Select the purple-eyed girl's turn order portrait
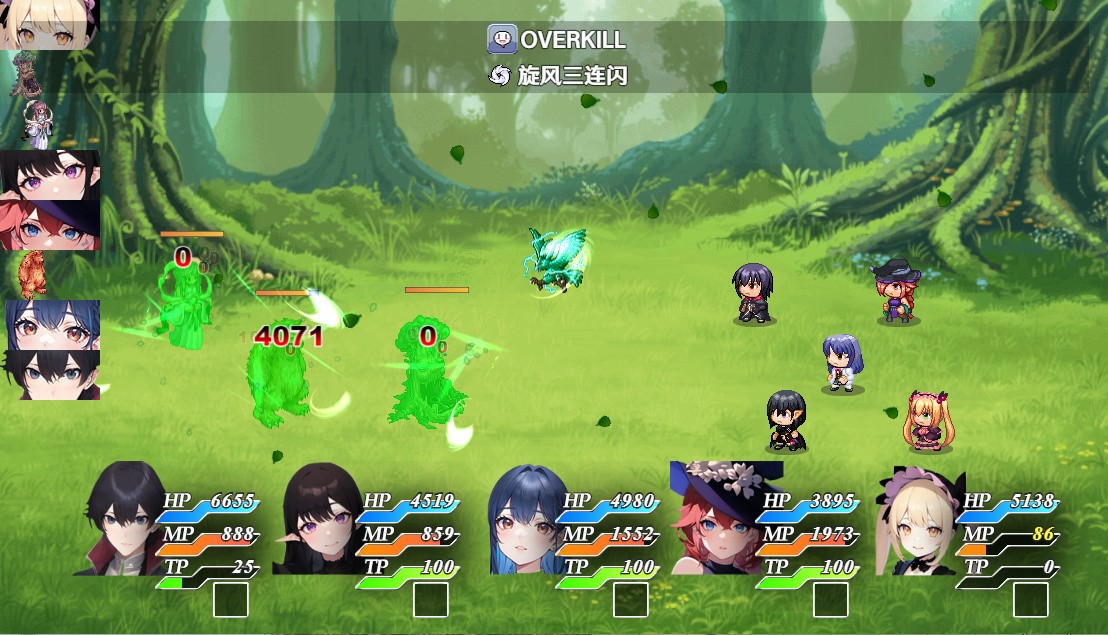This screenshot has width=1108, height=635. (x=50, y=175)
